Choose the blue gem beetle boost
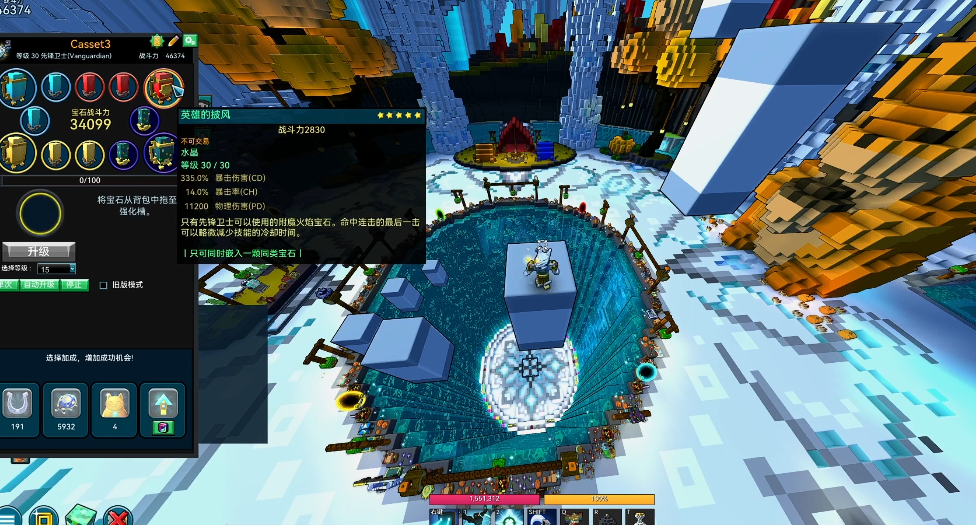 66,405
